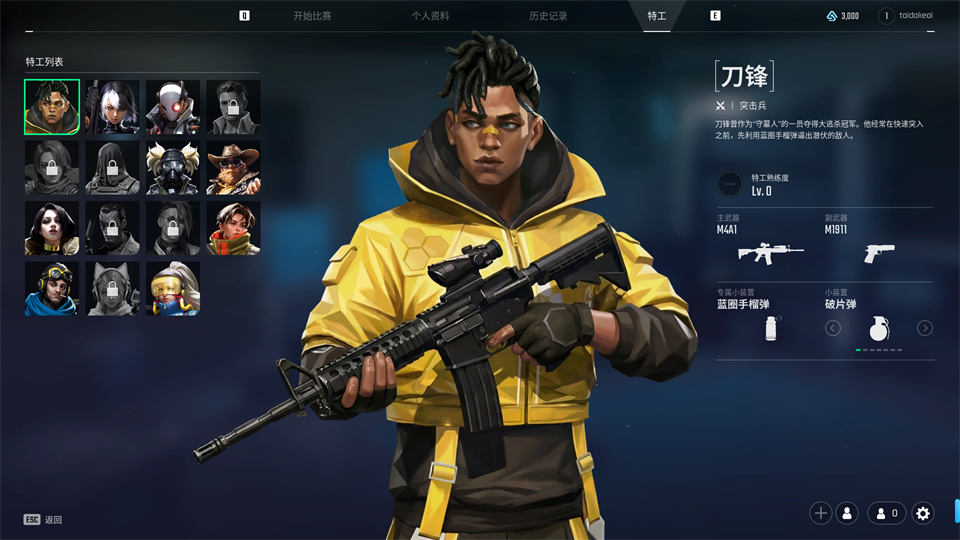This screenshot has height=540, width=960.
Task: Pick the goggled pilot agent in blue
Action: [x=52, y=288]
